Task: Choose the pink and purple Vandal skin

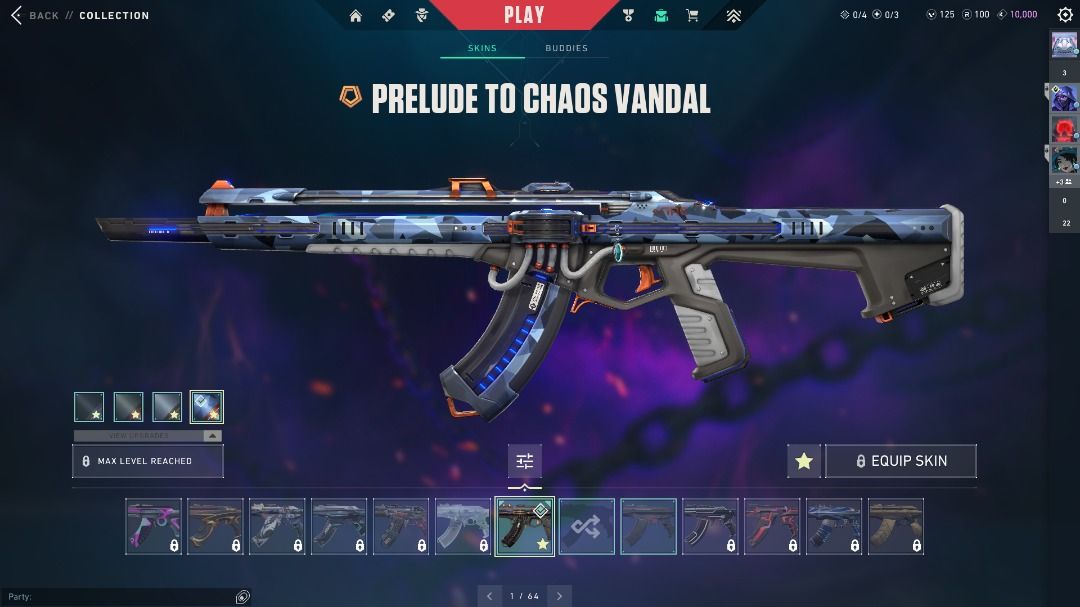Action: (x=154, y=527)
